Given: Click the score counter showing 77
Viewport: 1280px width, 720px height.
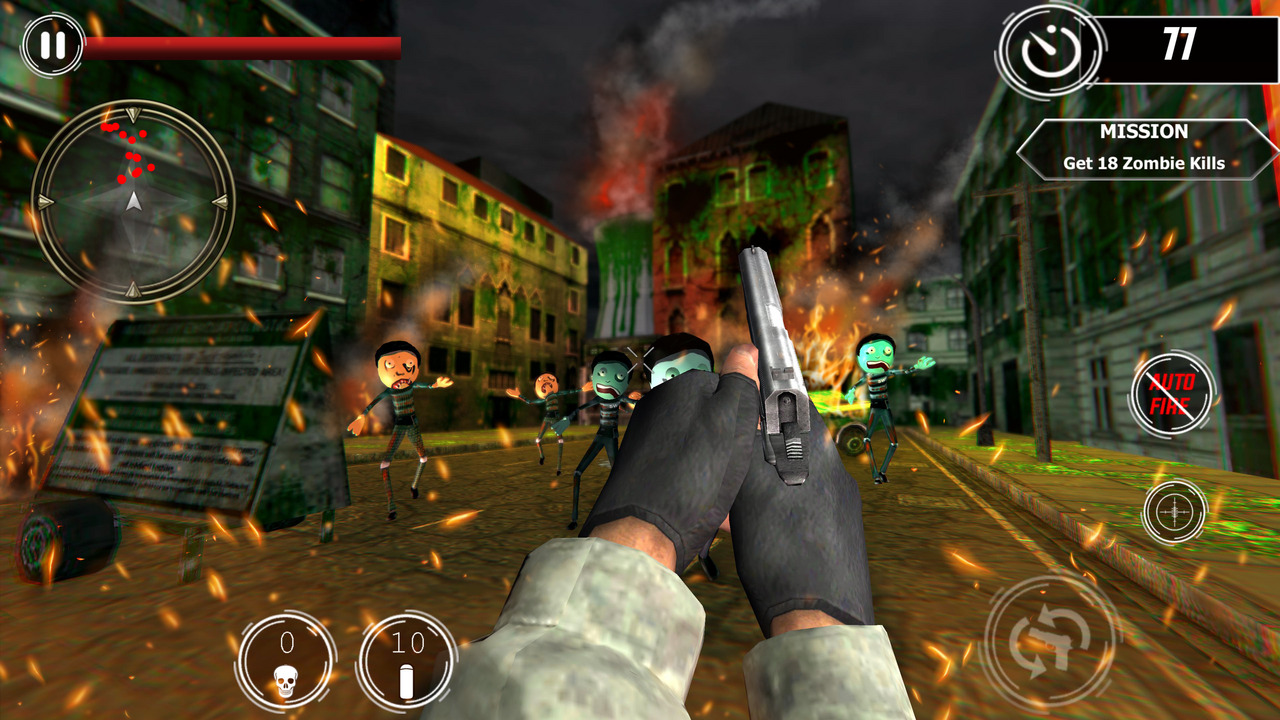Looking at the screenshot, I should pyautogui.click(x=1179, y=43).
